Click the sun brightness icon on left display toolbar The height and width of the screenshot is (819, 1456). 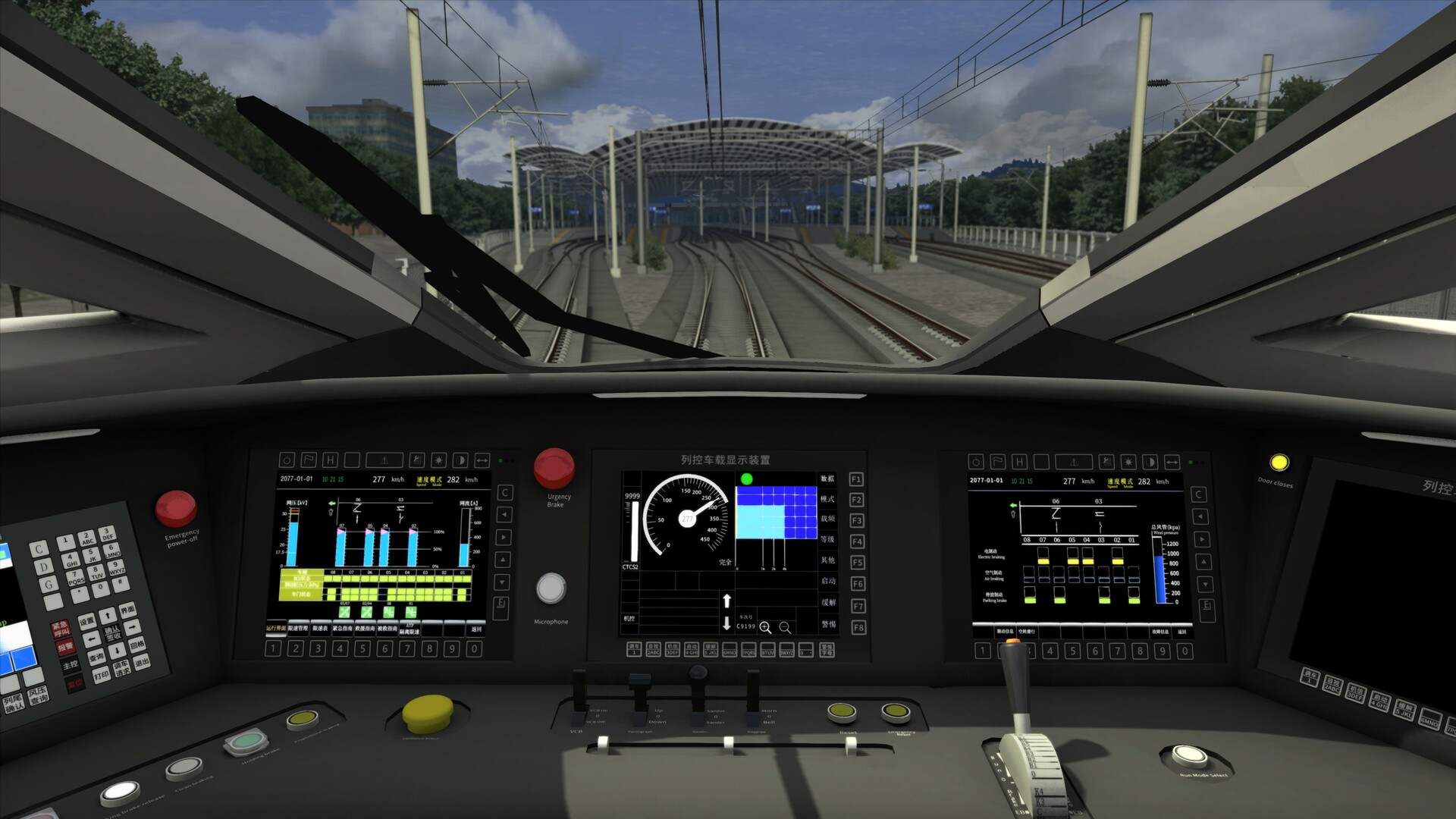coord(438,460)
